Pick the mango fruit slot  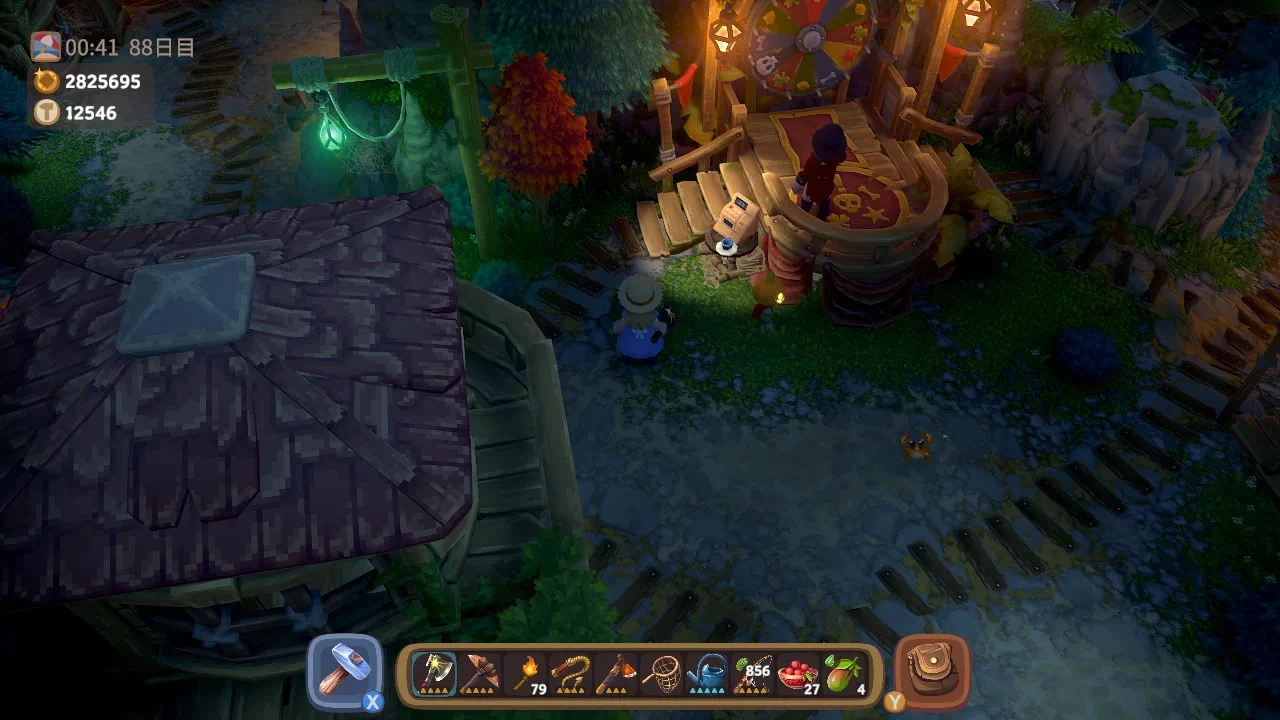pyautogui.click(x=843, y=674)
